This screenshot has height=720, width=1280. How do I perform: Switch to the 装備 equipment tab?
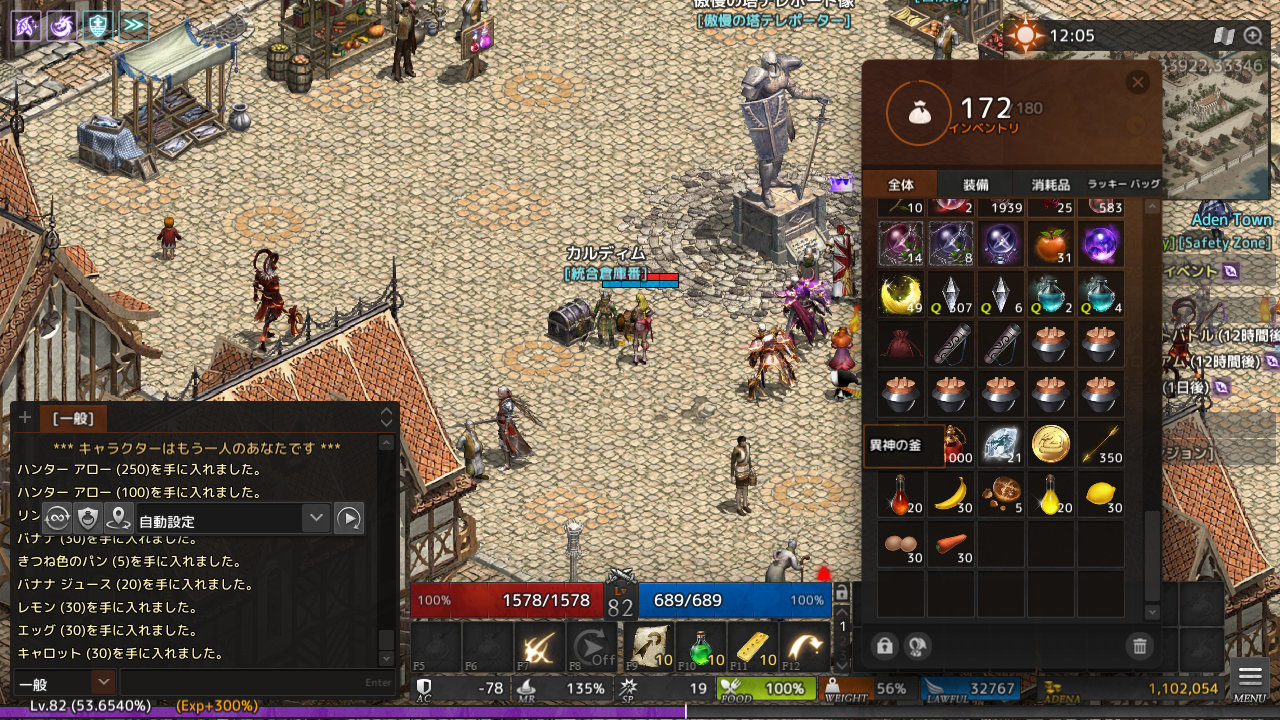click(975, 185)
